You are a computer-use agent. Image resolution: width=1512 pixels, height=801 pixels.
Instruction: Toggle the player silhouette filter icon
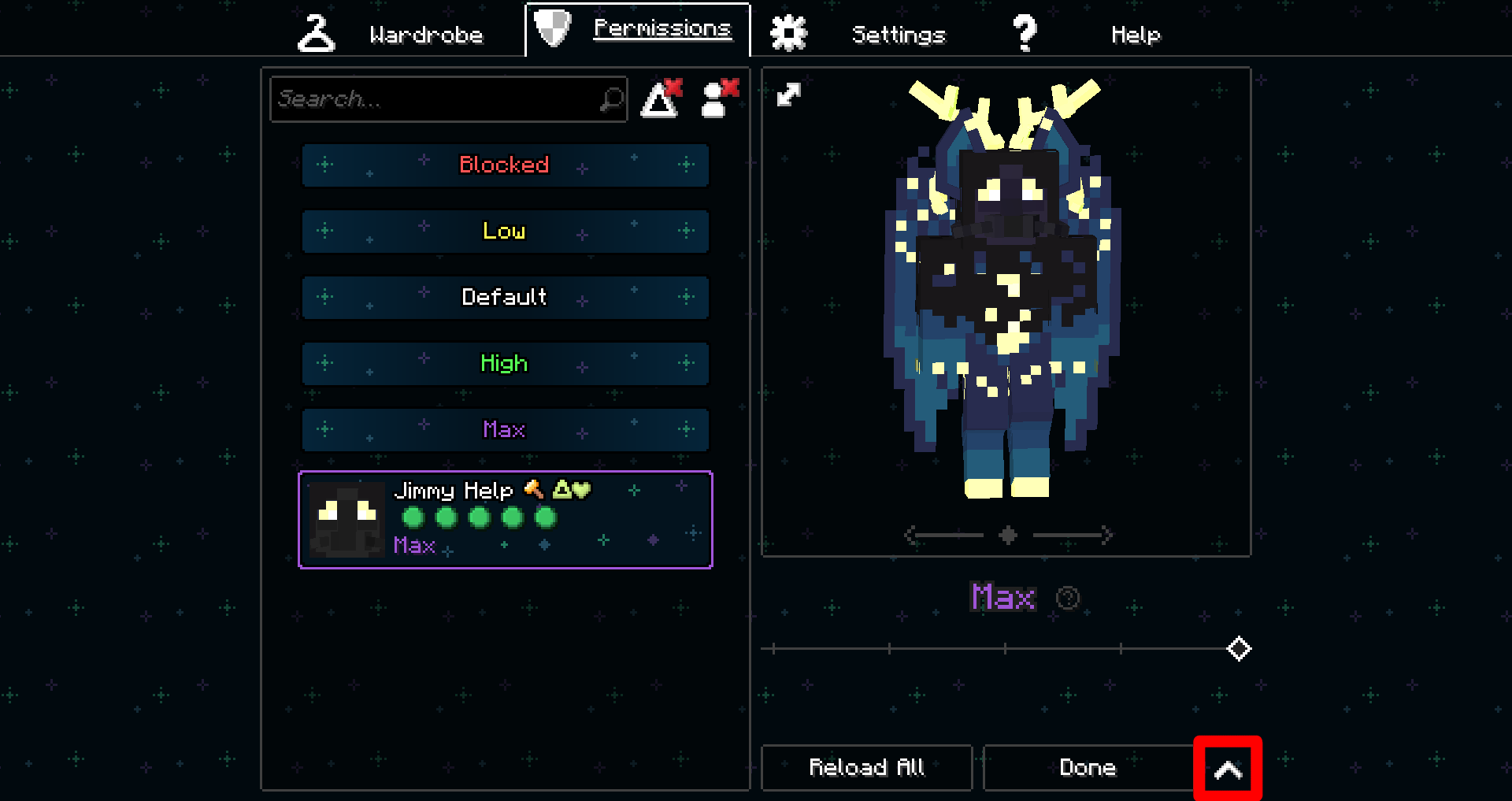(x=720, y=99)
